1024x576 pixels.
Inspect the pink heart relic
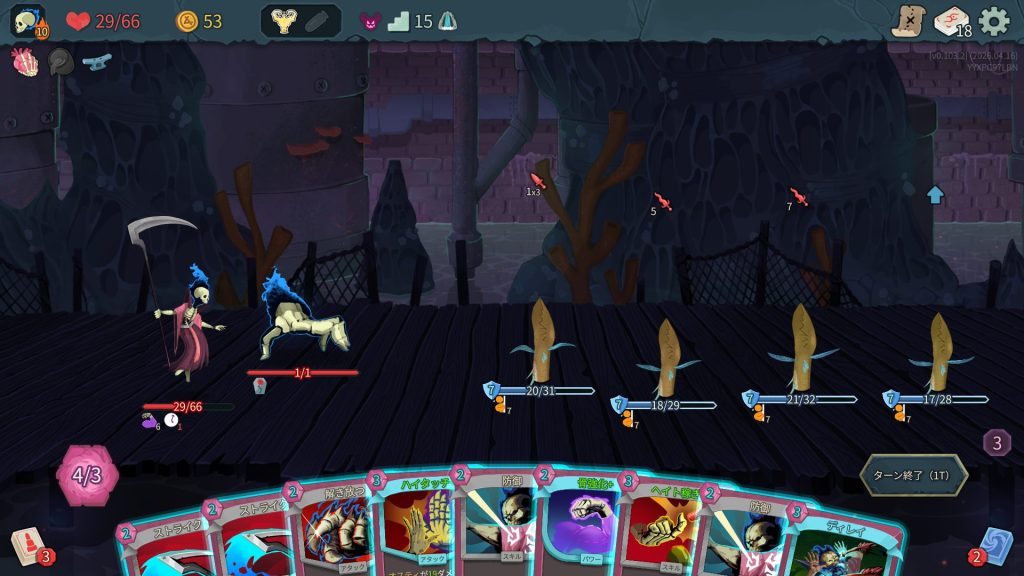pyautogui.click(x=25, y=62)
